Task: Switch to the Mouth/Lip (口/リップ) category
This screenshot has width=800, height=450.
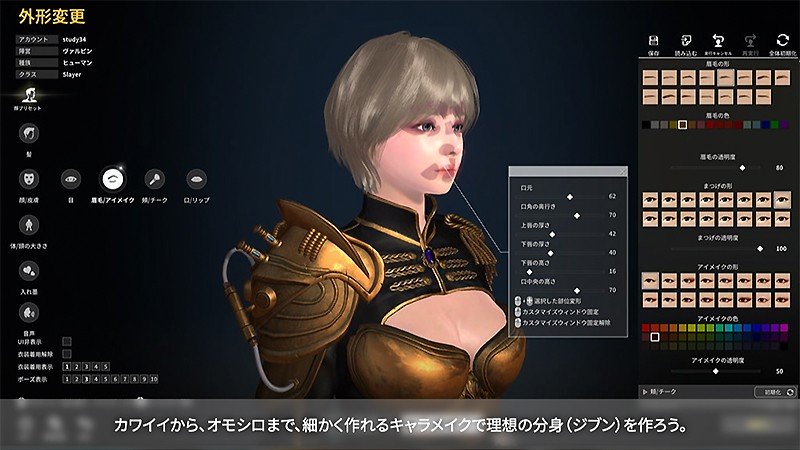Action: pos(197,179)
